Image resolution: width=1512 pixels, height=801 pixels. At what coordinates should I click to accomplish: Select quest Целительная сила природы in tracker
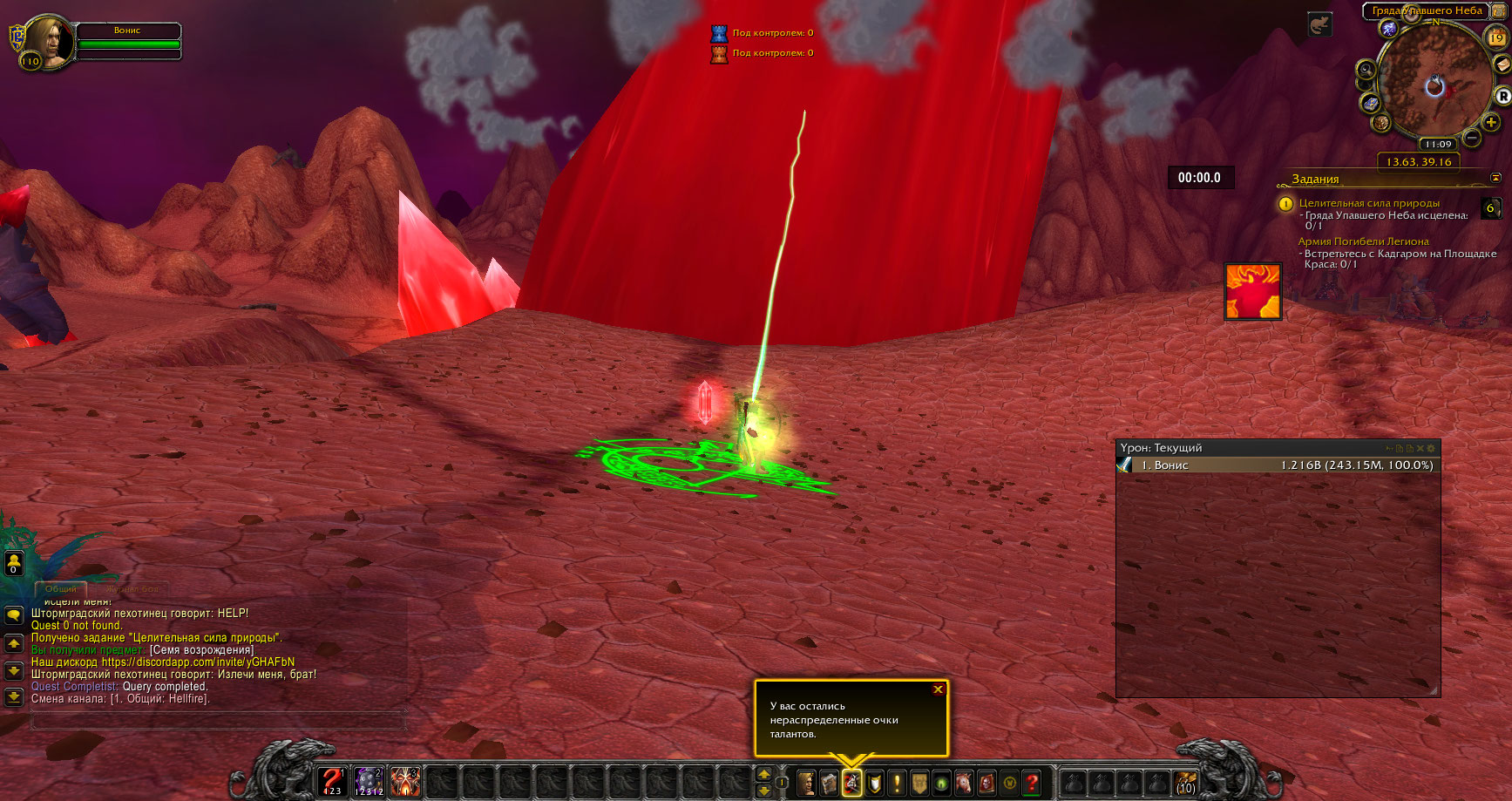[1368, 203]
